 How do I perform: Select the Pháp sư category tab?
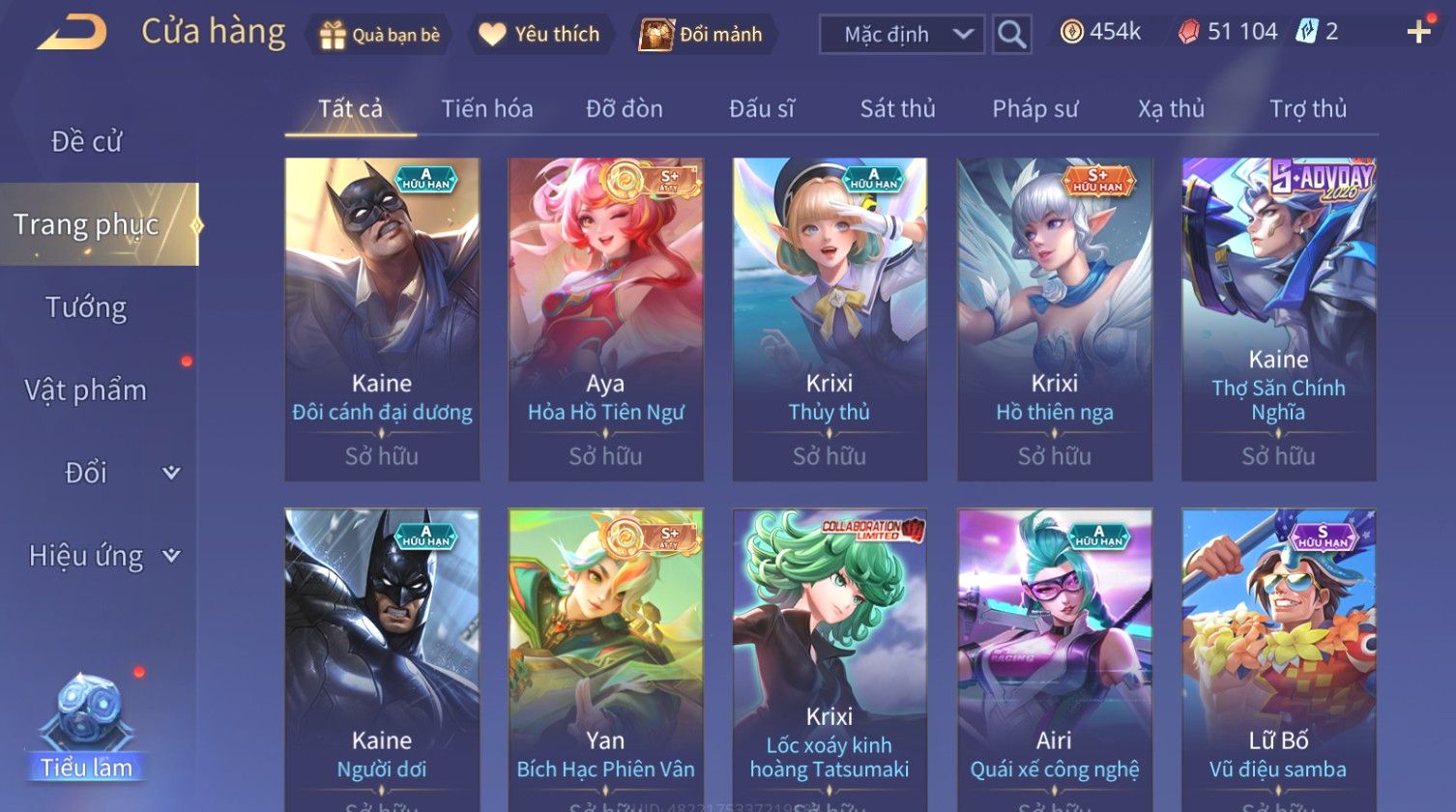click(x=1034, y=109)
